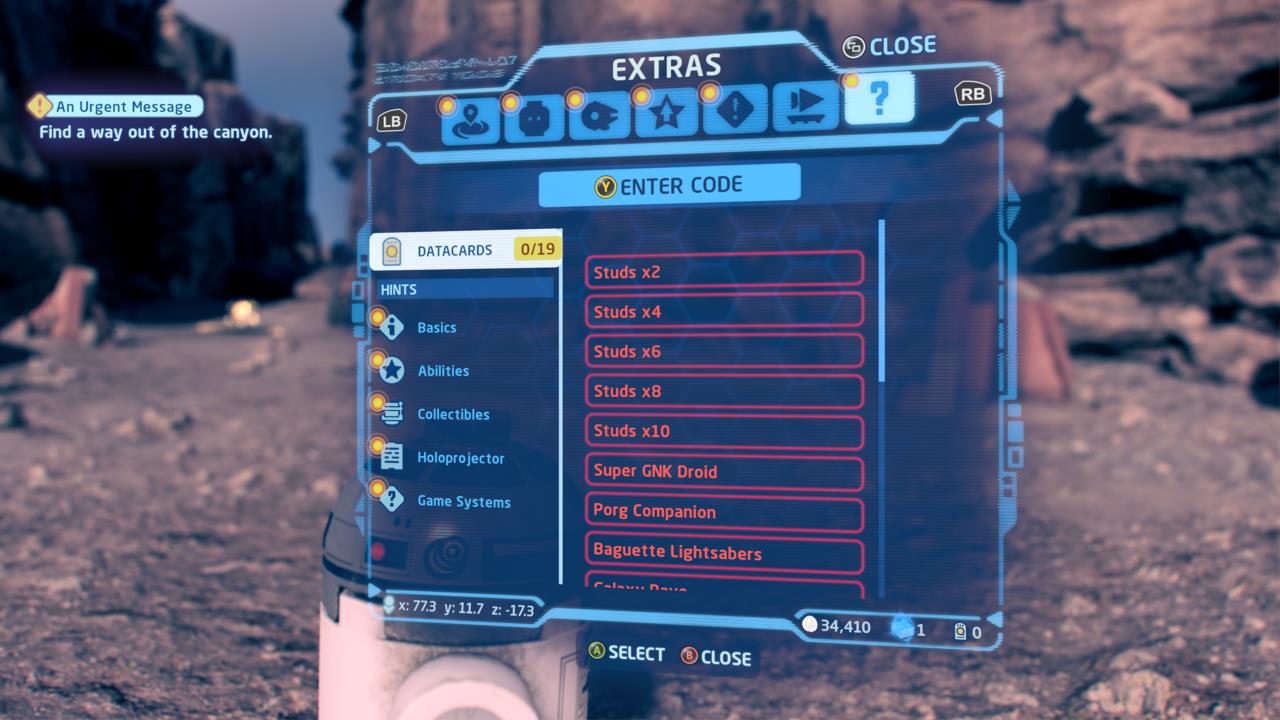This screenshot has width=1280, height=720.
Task: Open the Basics hints
Action: (436, 327)
